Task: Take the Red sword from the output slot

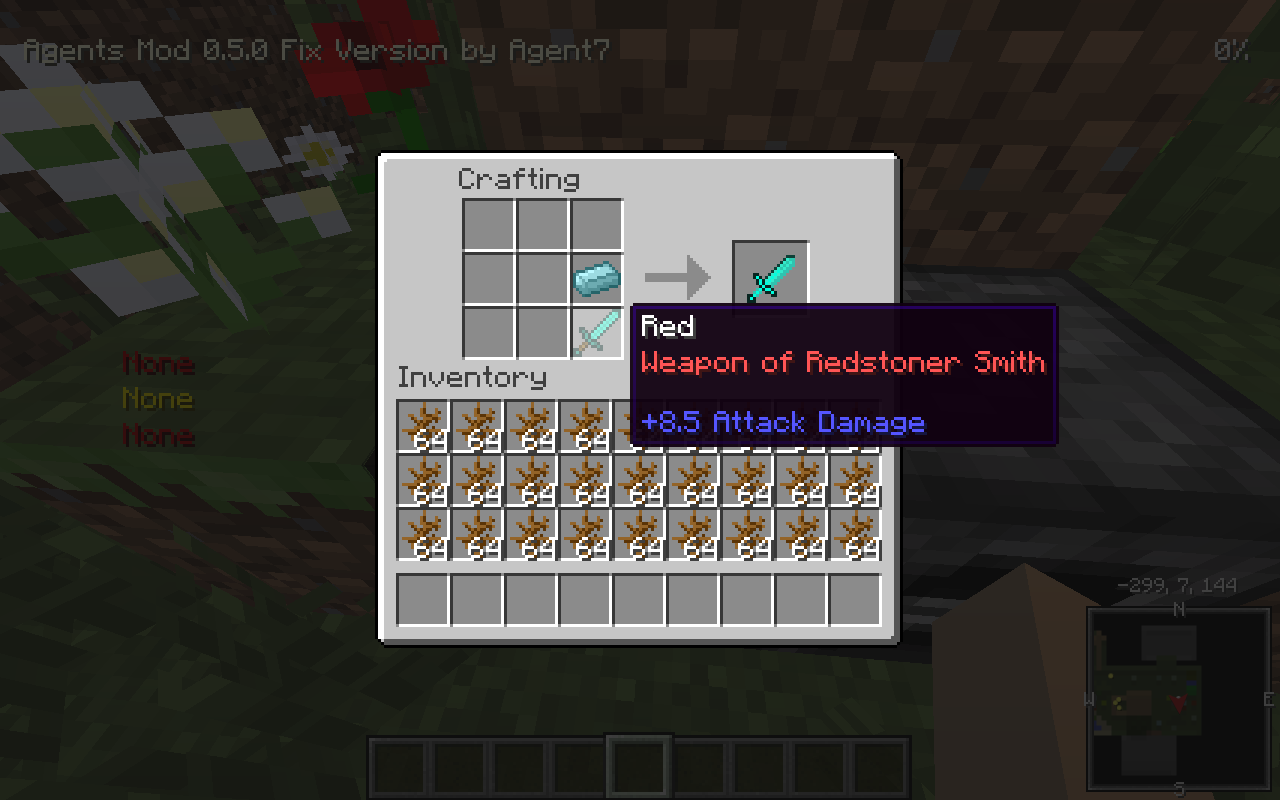Action: coord(770,277)
